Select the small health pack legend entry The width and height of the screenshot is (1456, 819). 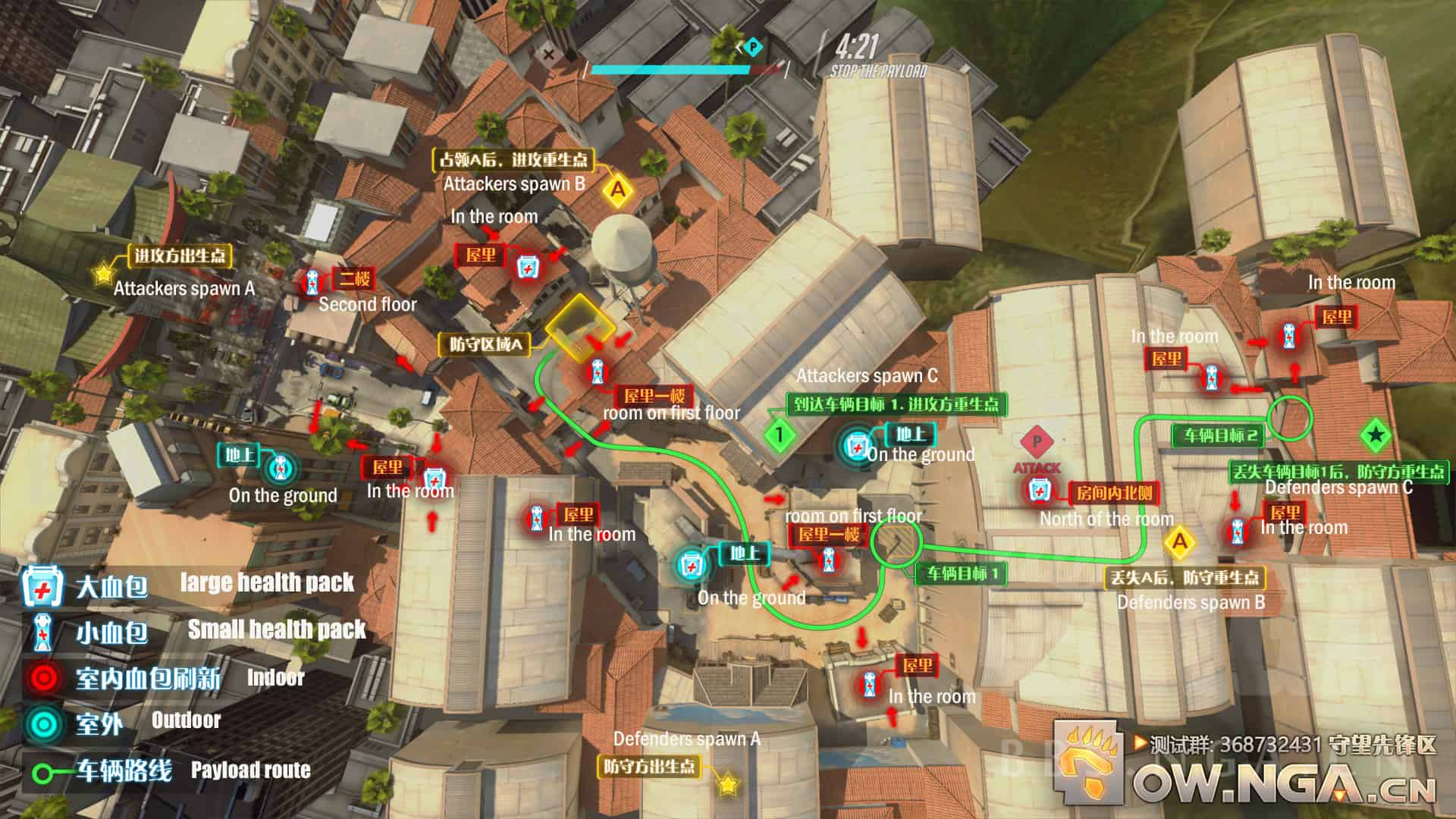click(x=40, y=632)
